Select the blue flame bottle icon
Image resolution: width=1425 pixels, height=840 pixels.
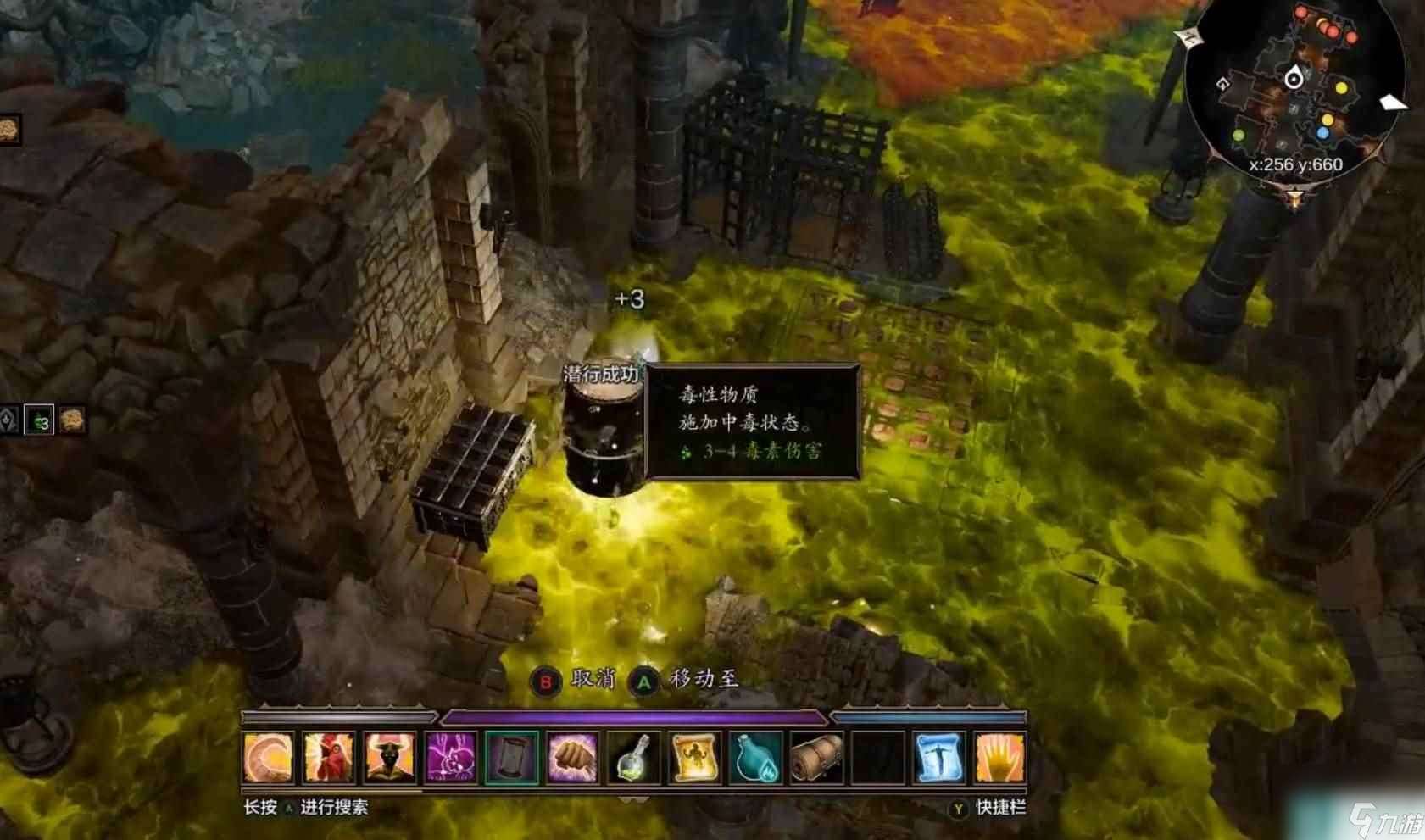pyautogui.click(x=754, y=757)
